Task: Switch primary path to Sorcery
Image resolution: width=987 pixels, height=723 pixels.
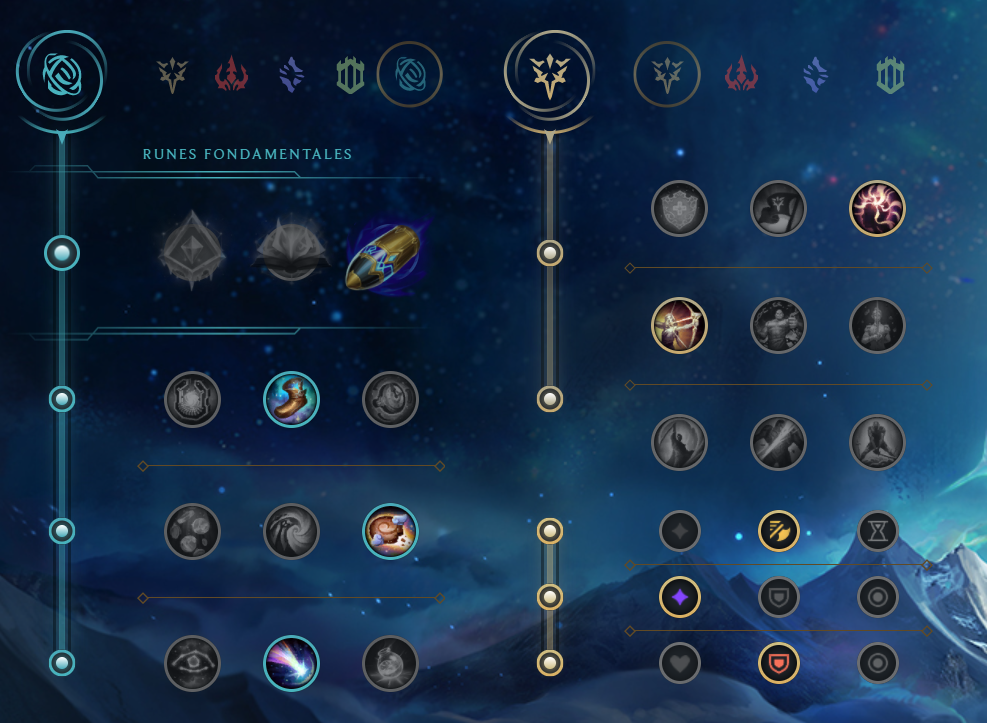Action: (291, 75)
